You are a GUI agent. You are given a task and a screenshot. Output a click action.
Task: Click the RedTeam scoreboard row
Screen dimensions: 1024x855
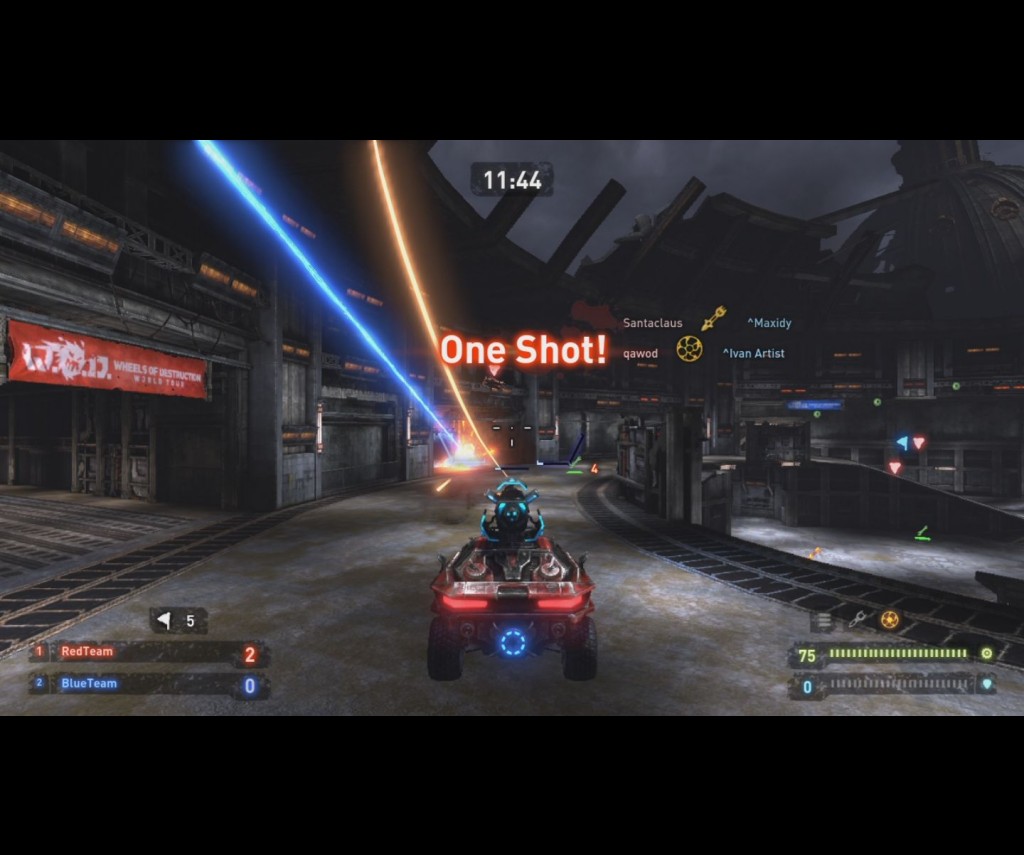tap(148, 653)
